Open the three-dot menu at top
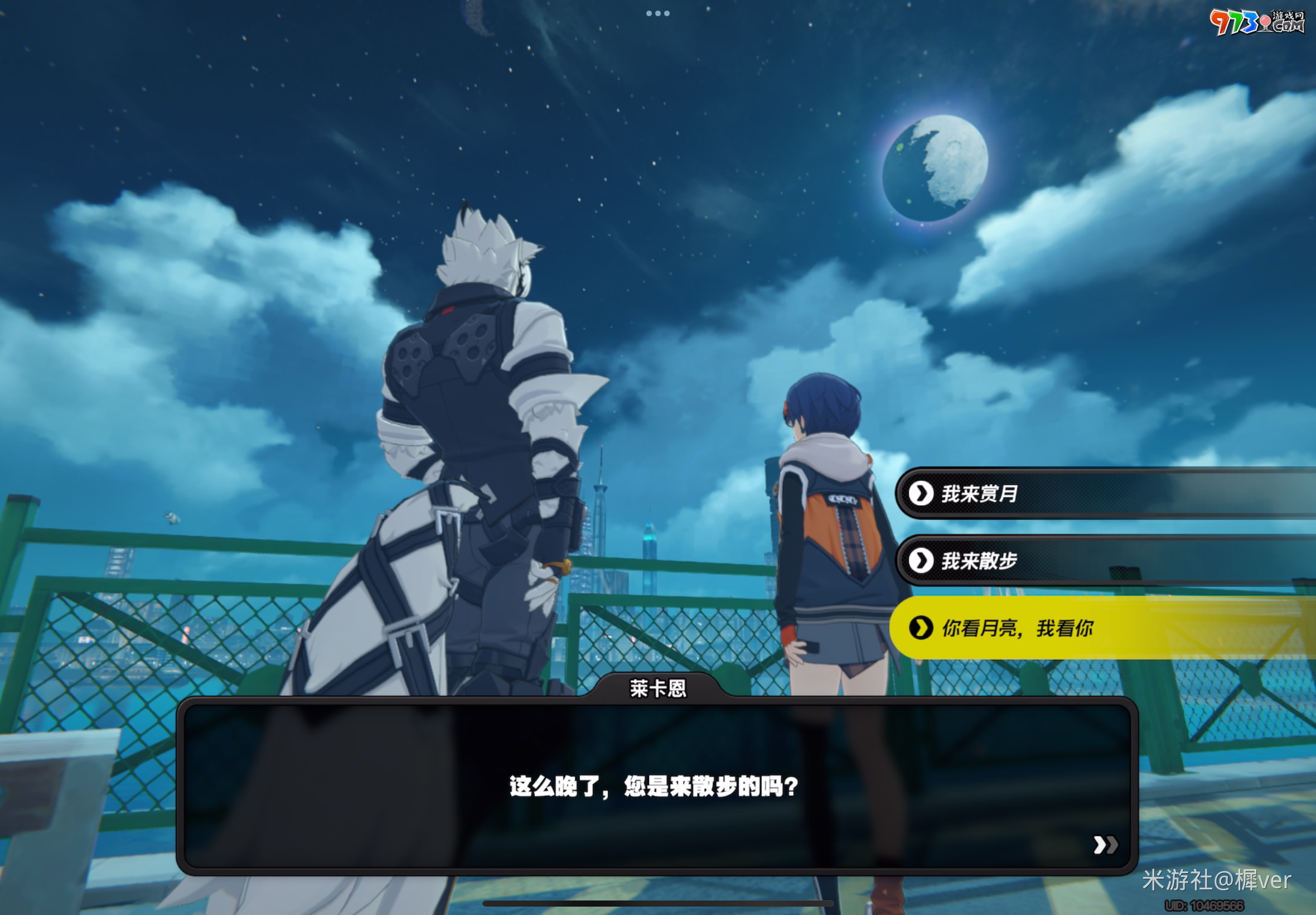Image resolution: width=1316 pixels, height=915 pixels. tap(657, 13)
